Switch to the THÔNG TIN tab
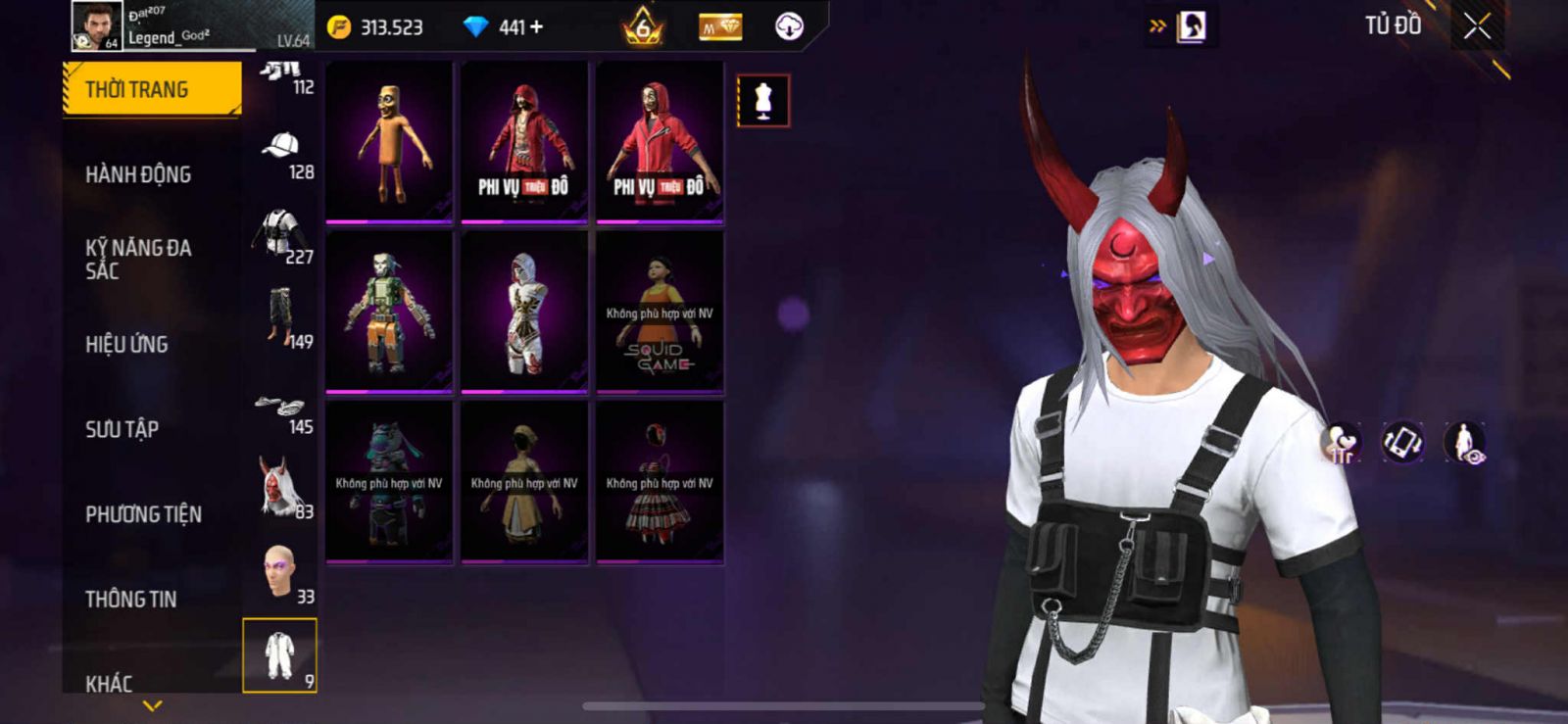Viewport: 1568px width, 724px height. pos(130,599)
